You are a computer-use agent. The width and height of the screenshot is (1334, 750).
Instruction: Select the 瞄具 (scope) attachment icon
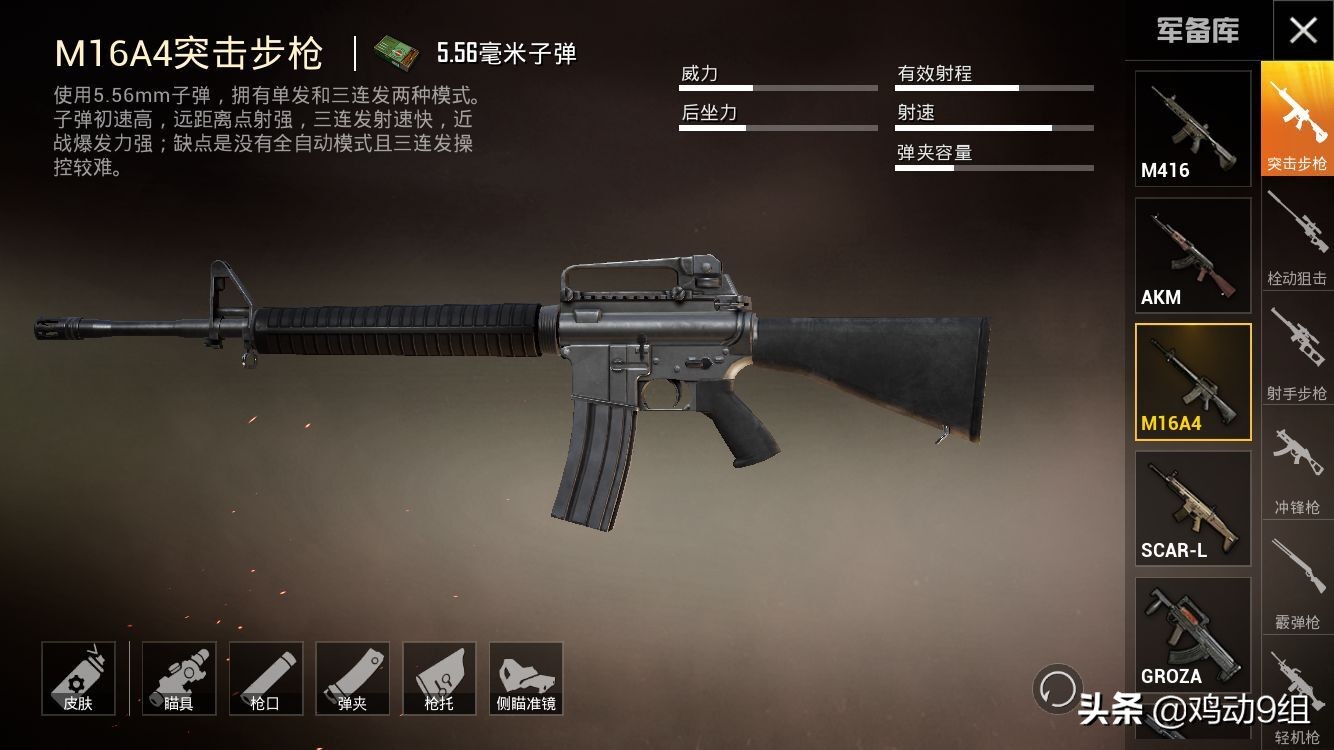(180, 678)
